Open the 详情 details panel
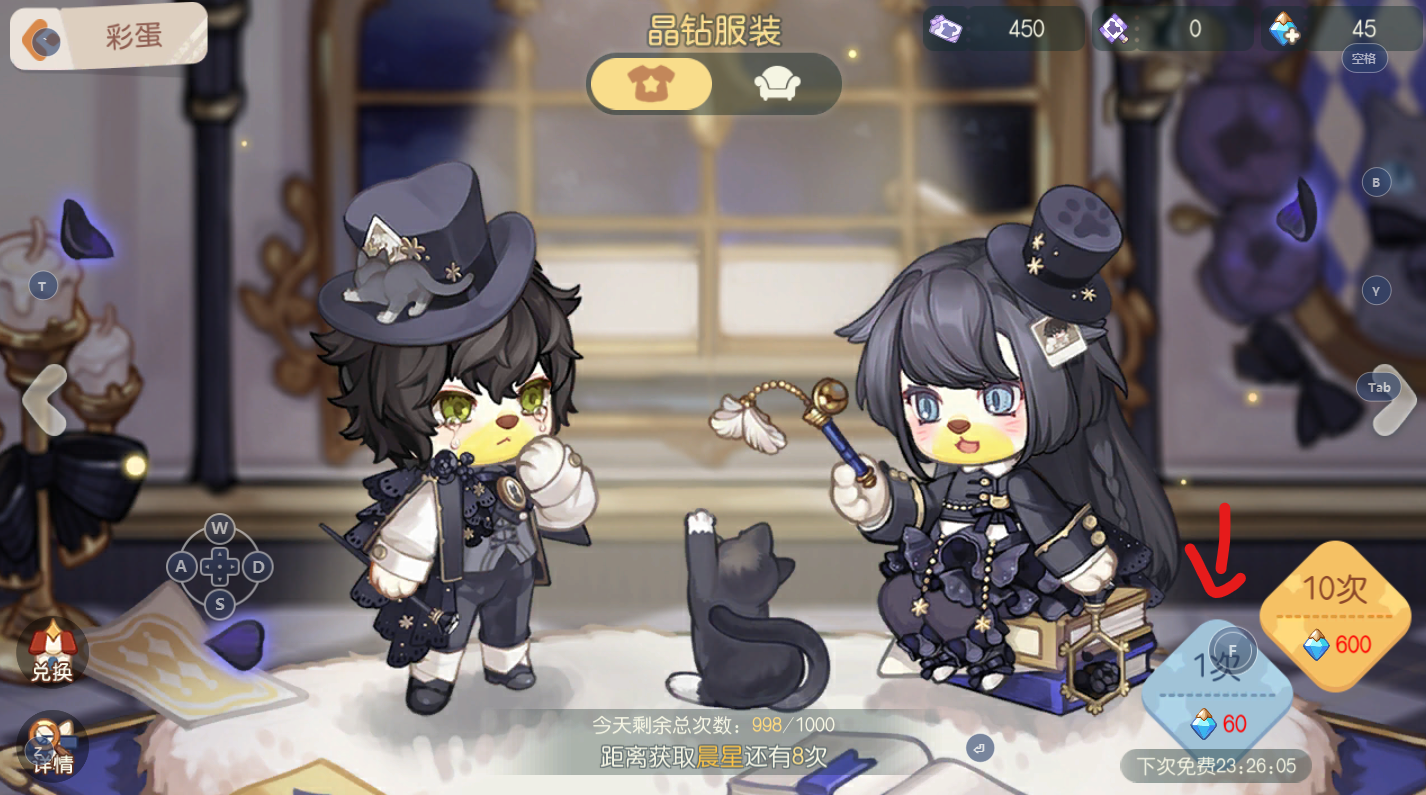1426x795 pixels. [x=51, y=745]
